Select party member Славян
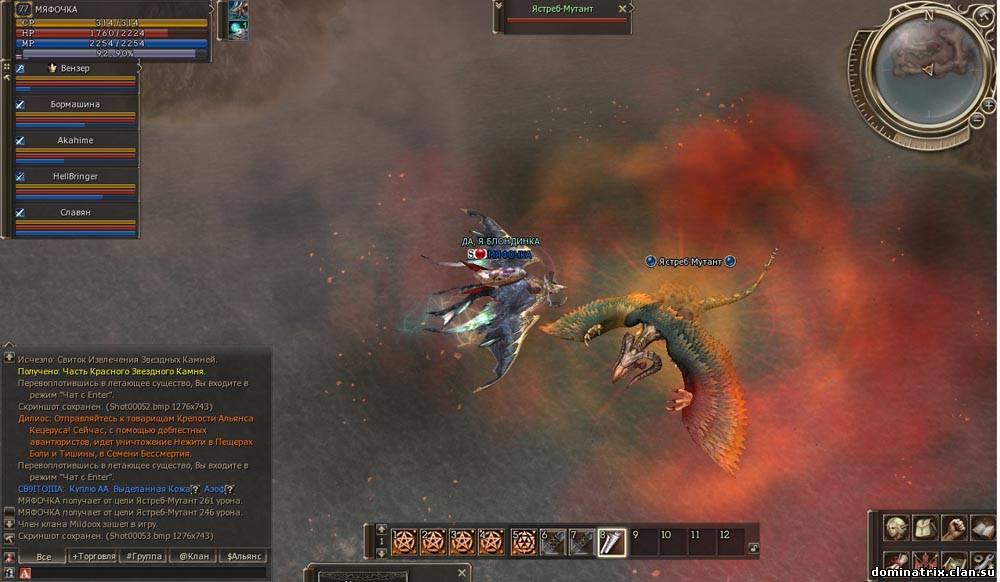 click(x=75, y=213)
